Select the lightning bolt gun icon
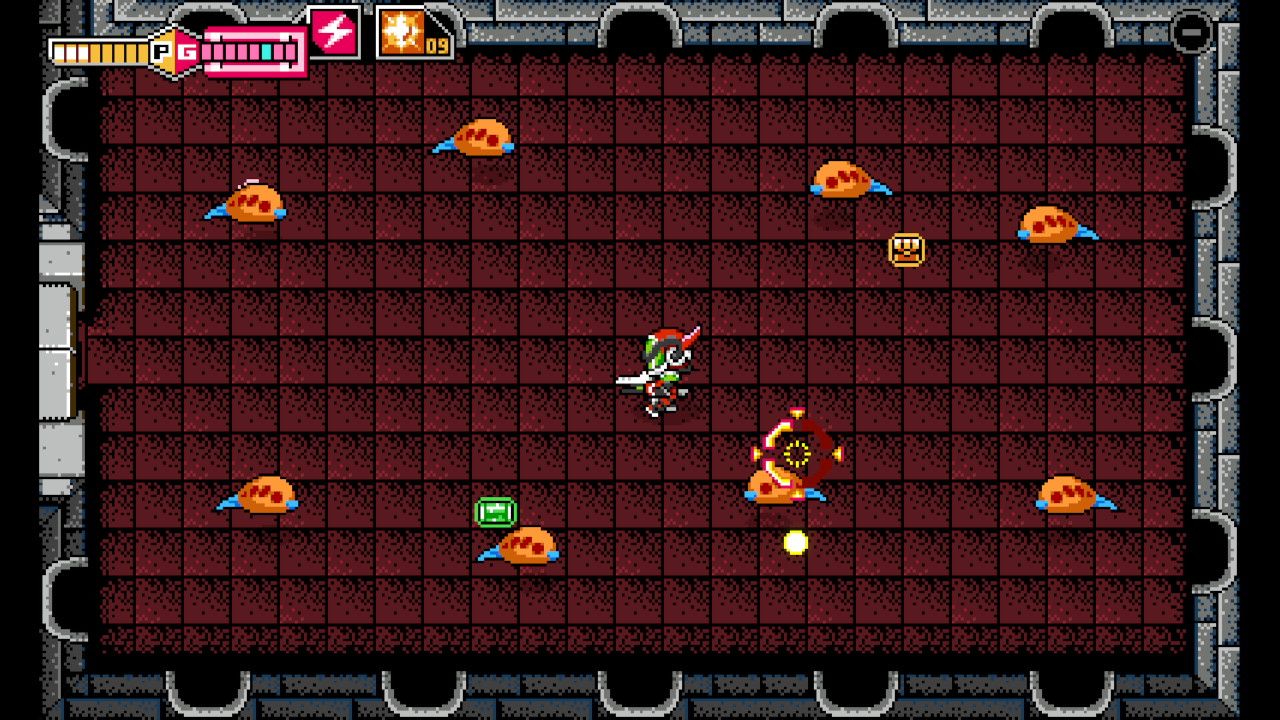The width and height of the screenshot is (1280, 720). pyautogui.click(x=334, y=33)
